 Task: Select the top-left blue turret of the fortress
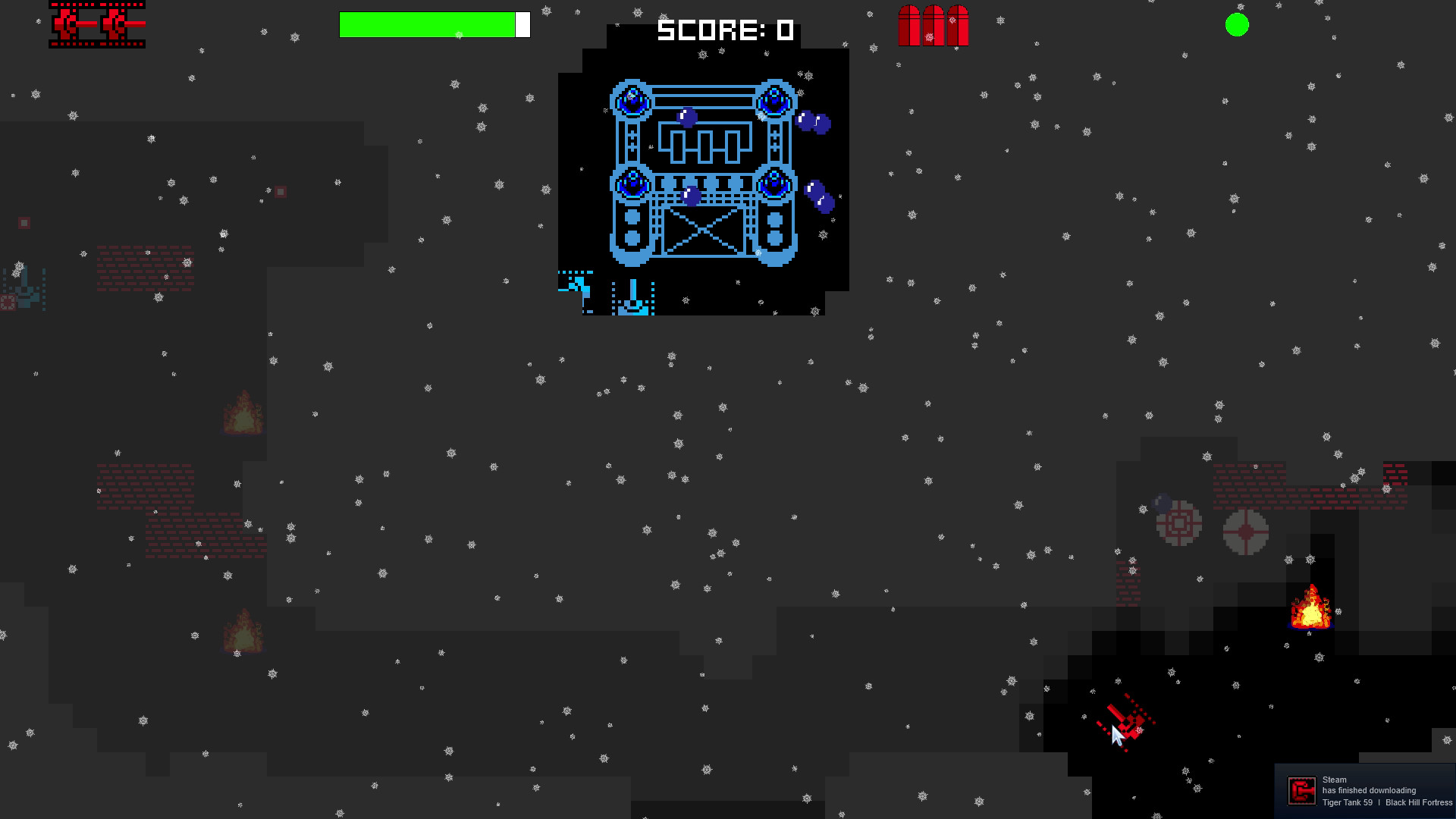tap(631, 99)
